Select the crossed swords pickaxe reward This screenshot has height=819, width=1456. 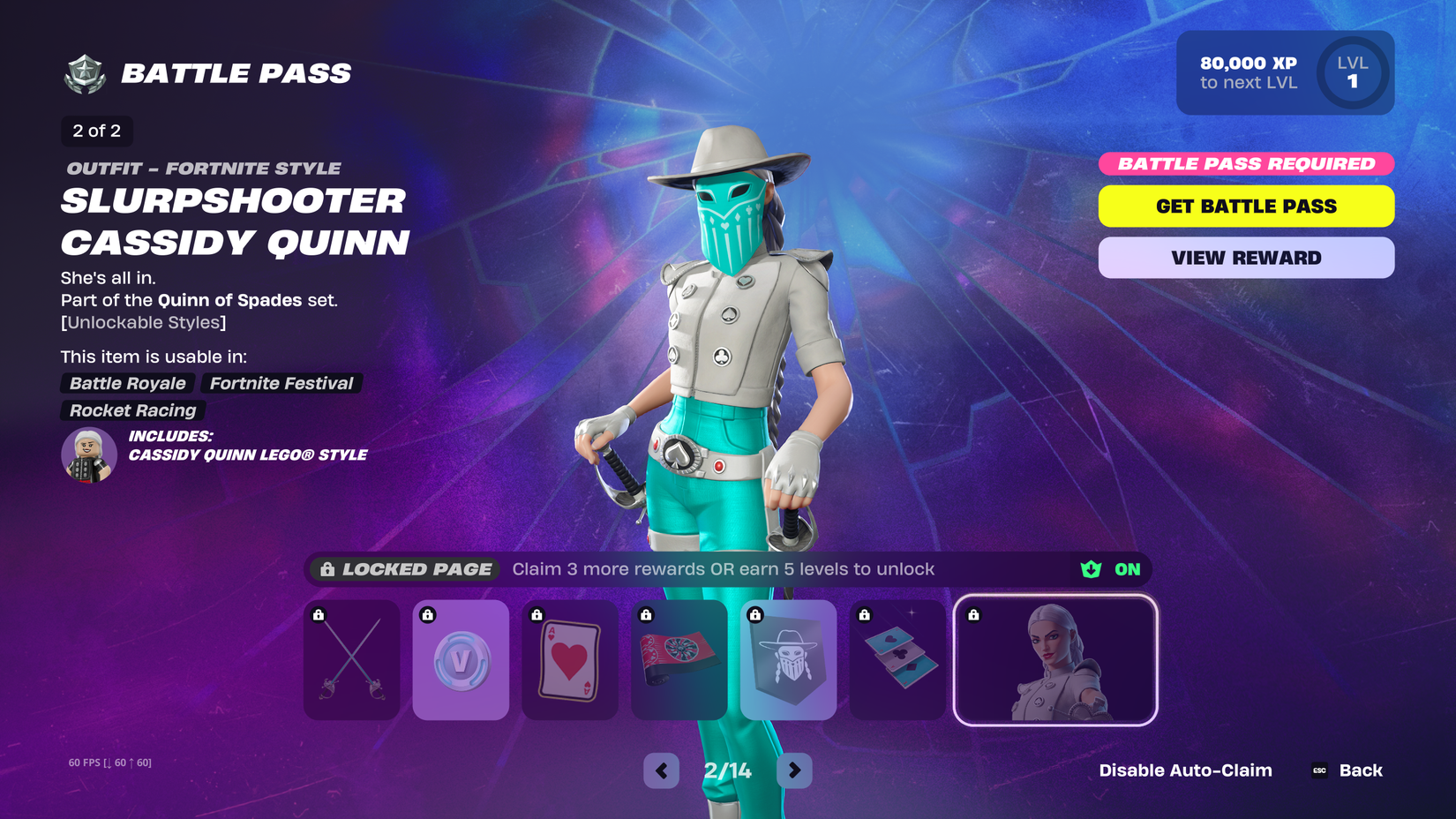tap(351, 660)
